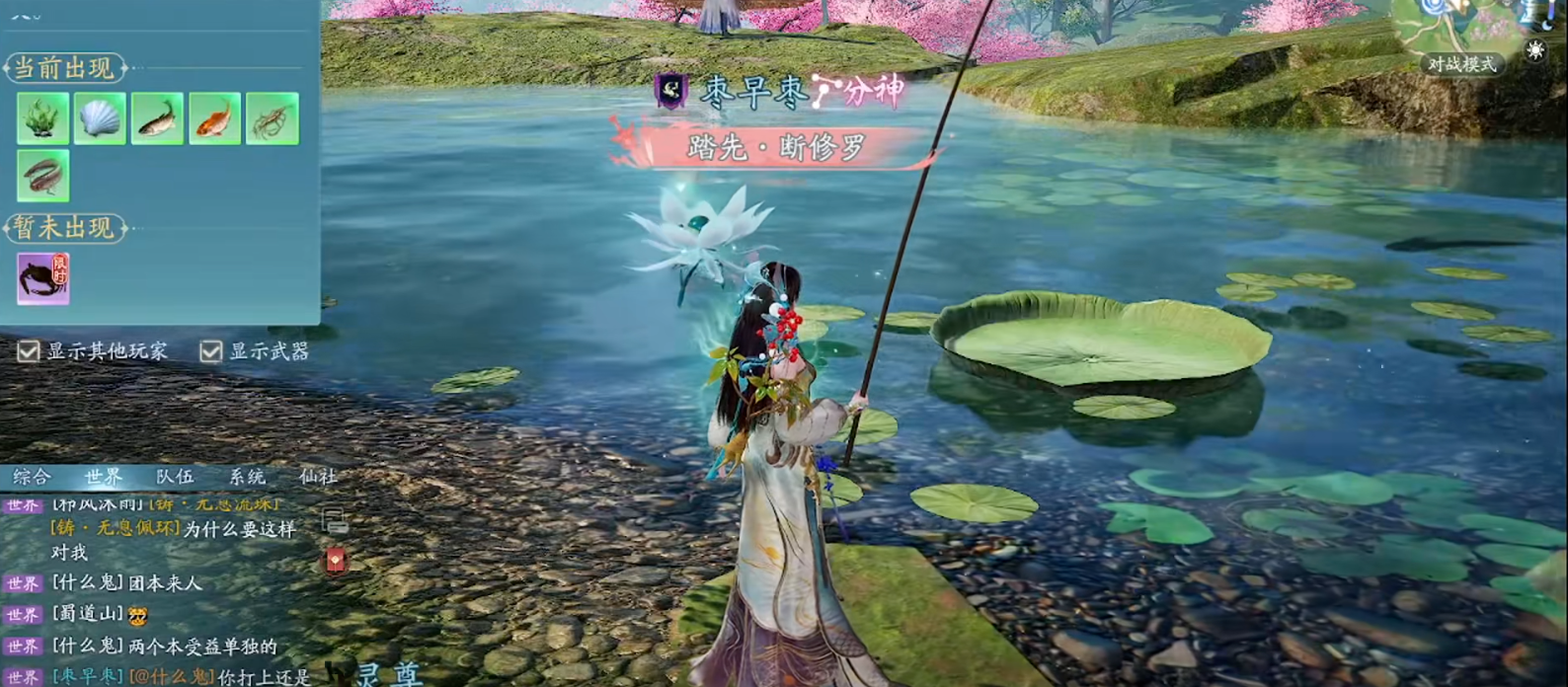Select the white scallop shell icon
Viewport: 1568px width, 687px height.
tap(100, 118)
